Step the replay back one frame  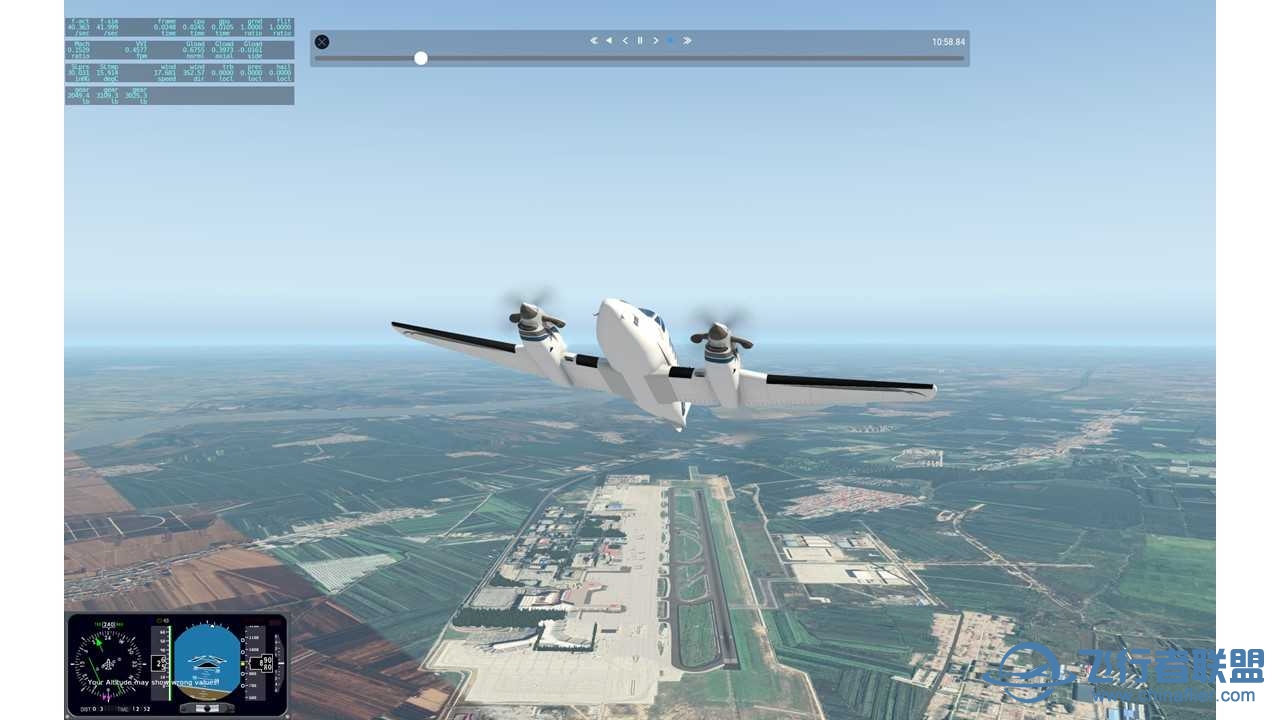point(625,41)
